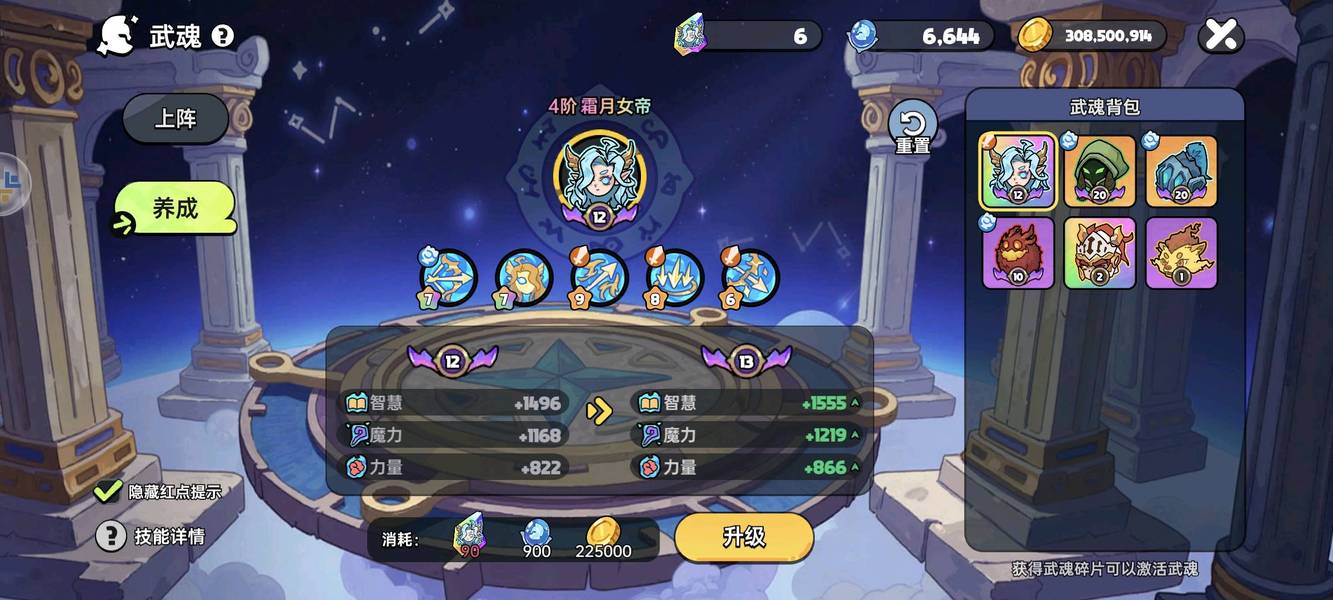This screenshot has height=600, width=1333.
Task: View the level 8 ice spikes skill
Action: click(675, 277)
